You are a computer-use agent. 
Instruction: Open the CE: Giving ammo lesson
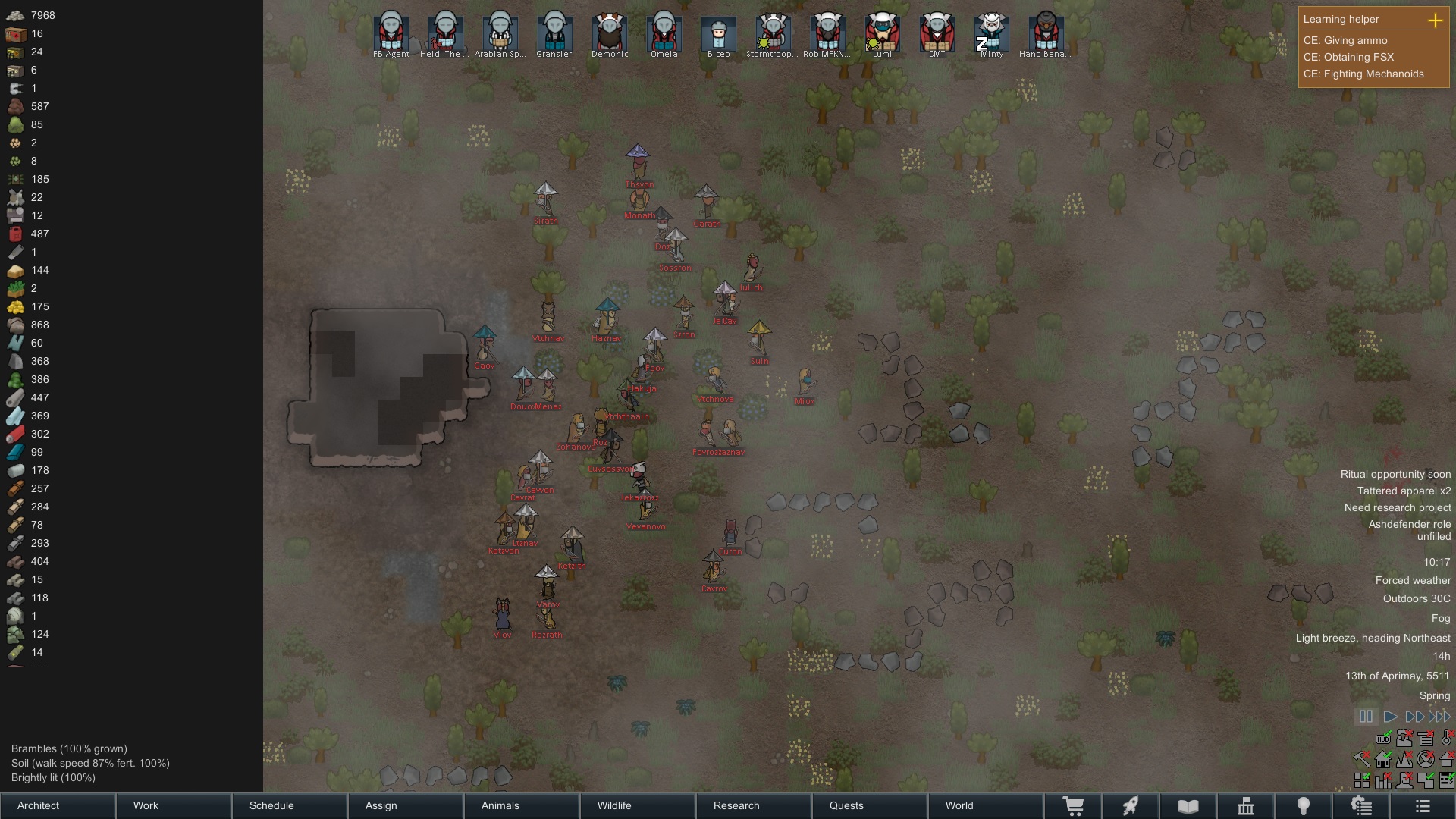click(x=1345, y=40)
